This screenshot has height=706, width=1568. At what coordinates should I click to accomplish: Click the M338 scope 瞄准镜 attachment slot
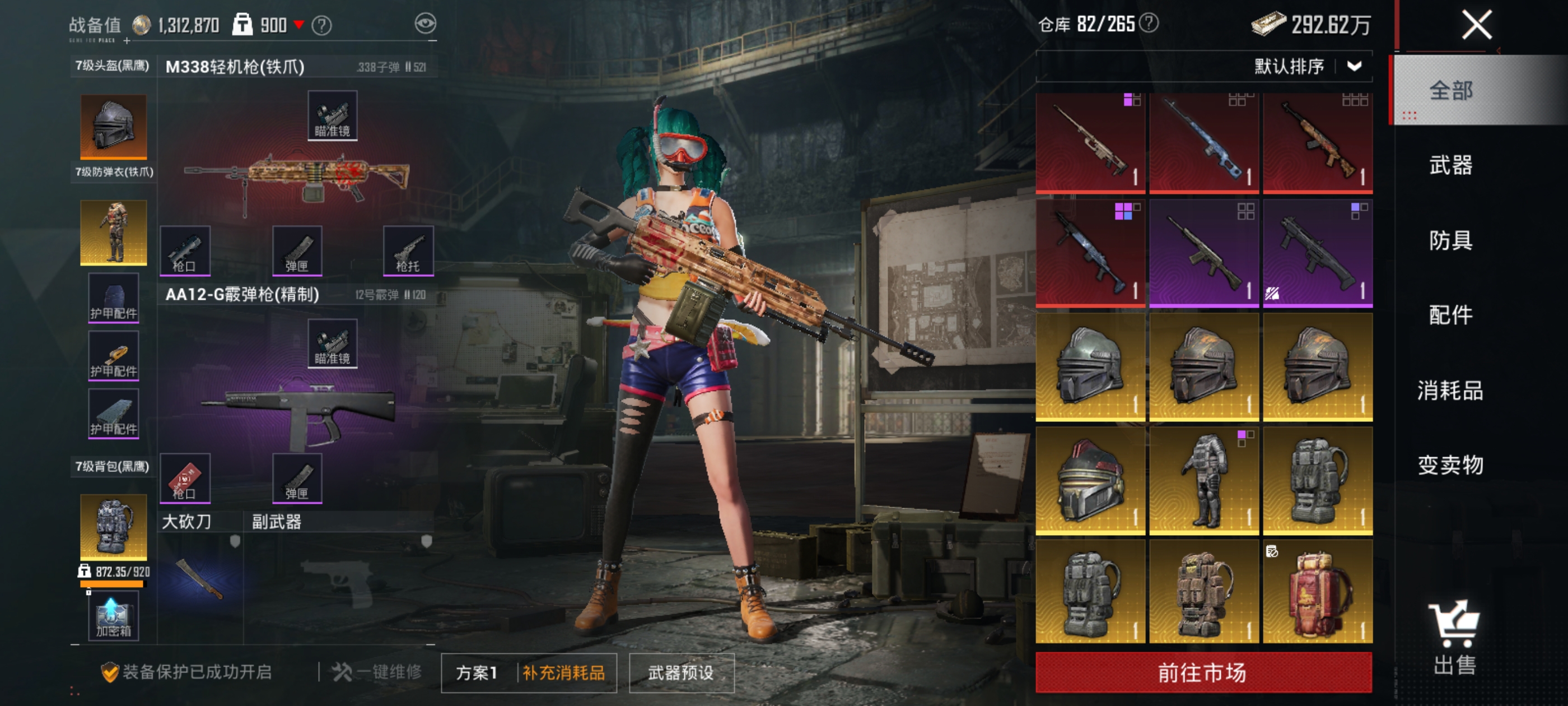click(332, 116)
